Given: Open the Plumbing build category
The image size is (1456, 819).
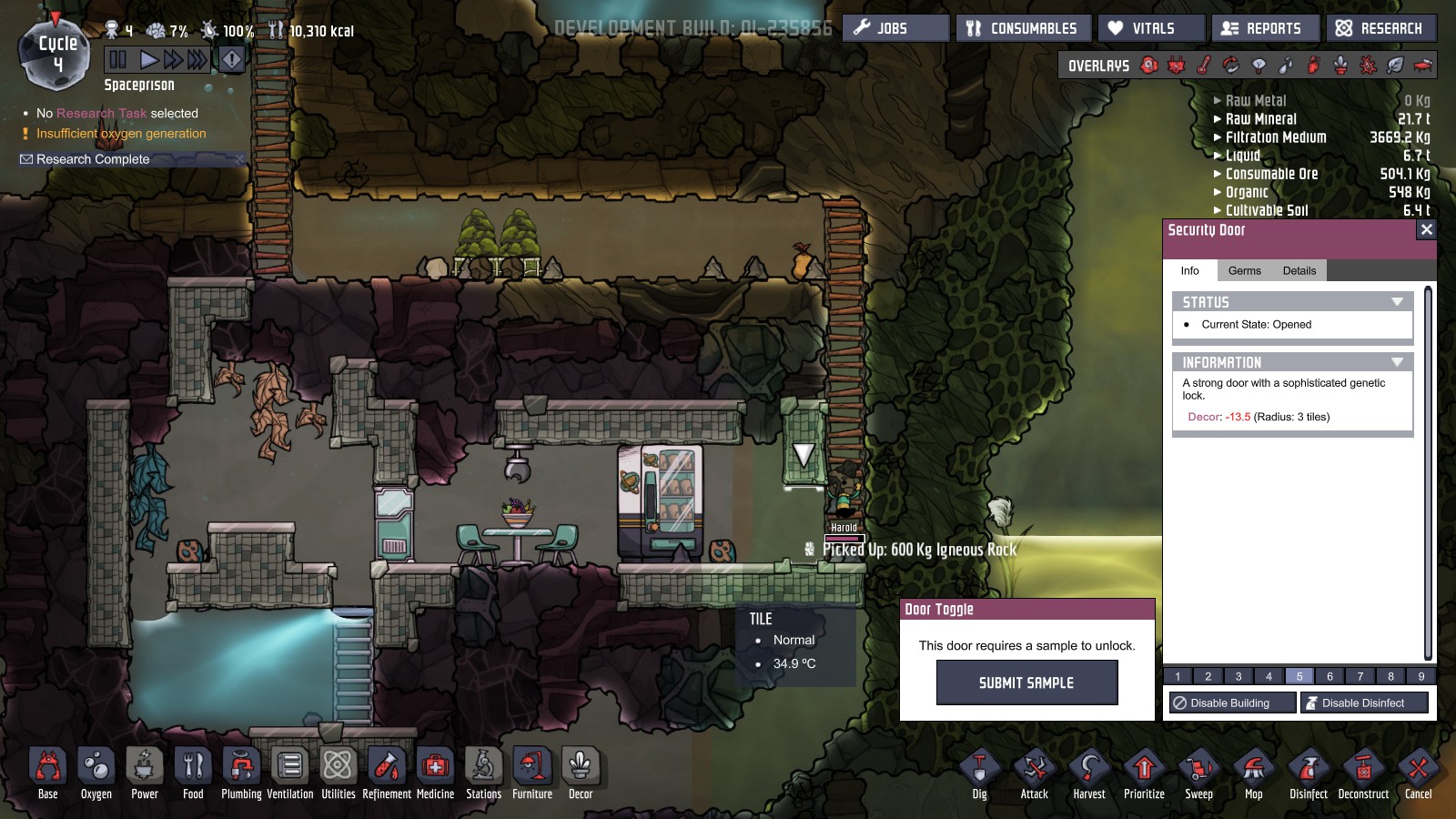Looking at the screenshot, I should 241,769.
